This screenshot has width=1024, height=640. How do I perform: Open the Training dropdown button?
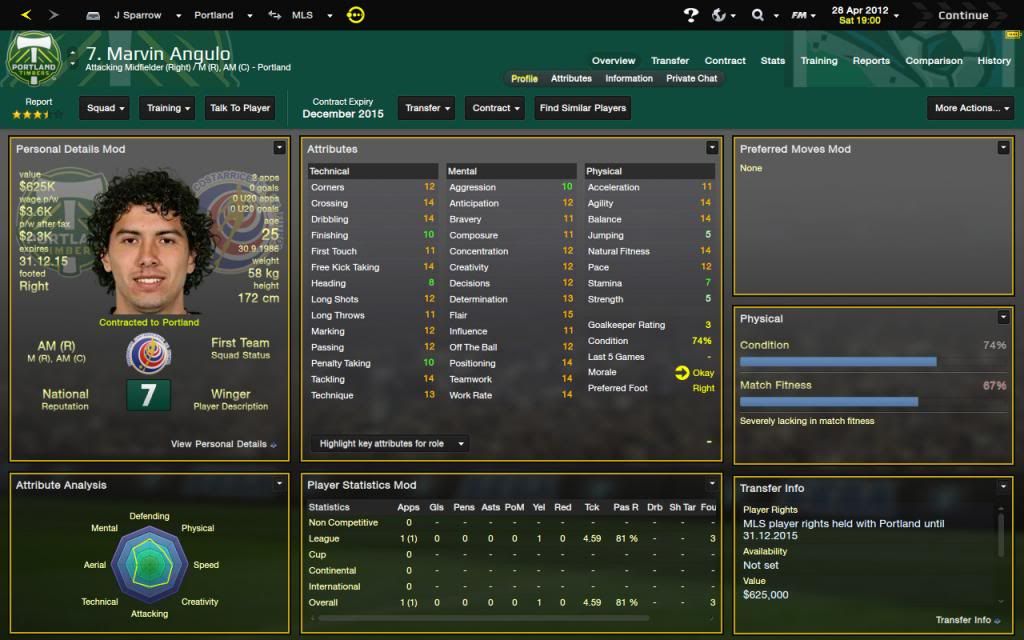[168, 108]
